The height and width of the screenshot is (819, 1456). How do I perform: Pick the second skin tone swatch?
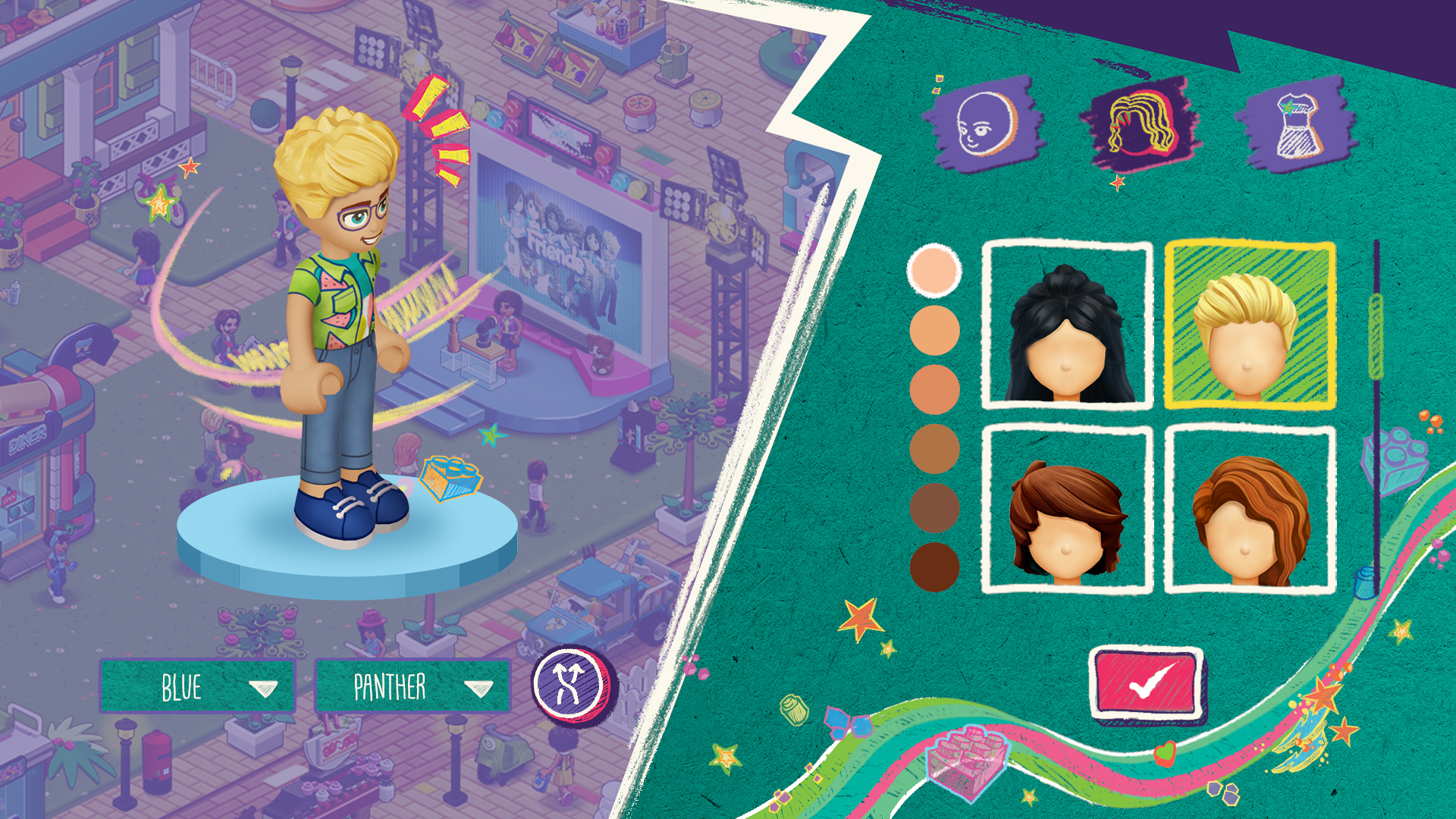[x=935, y=331]
